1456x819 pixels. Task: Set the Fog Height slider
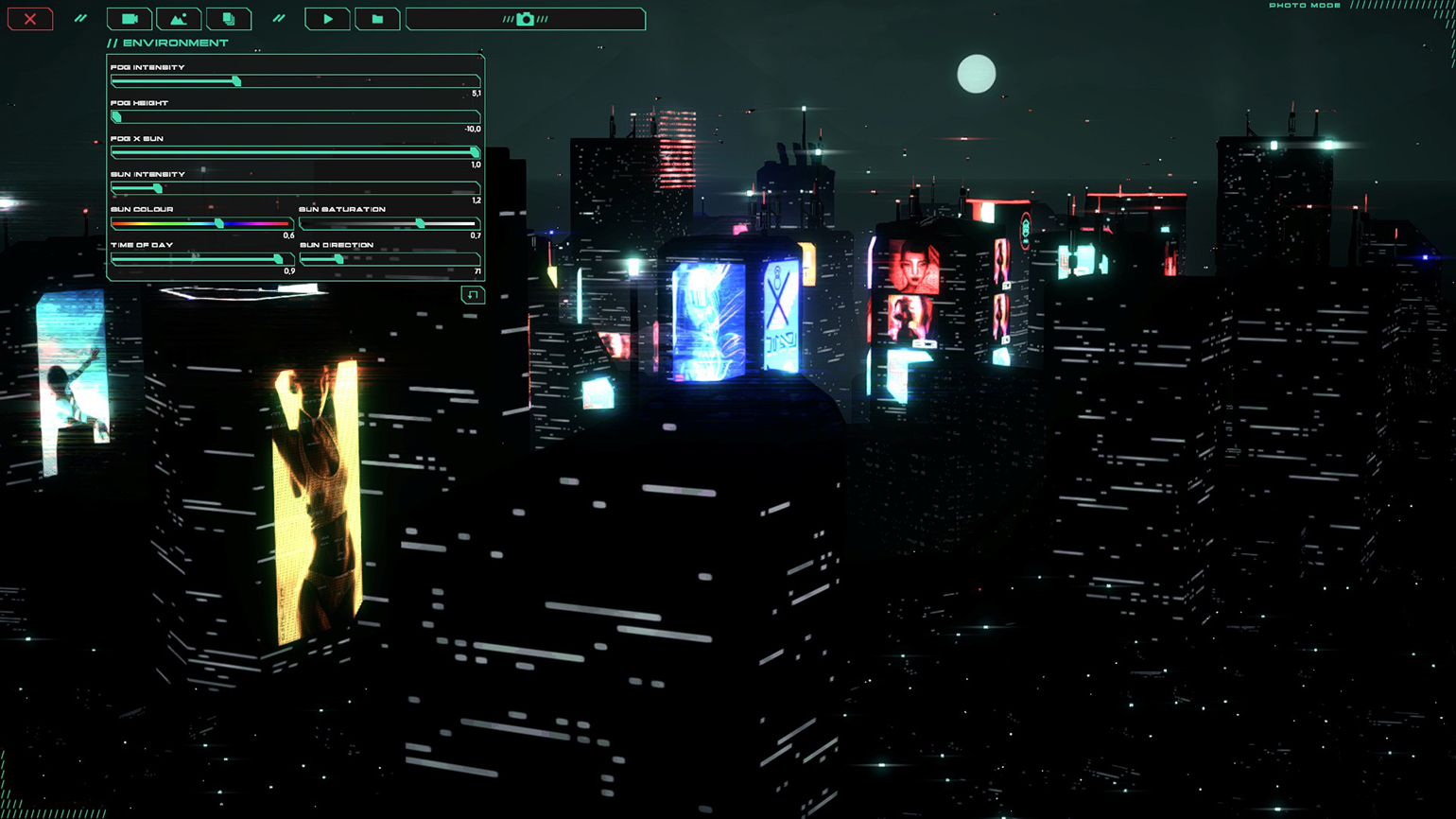click(x=116, y=117)
